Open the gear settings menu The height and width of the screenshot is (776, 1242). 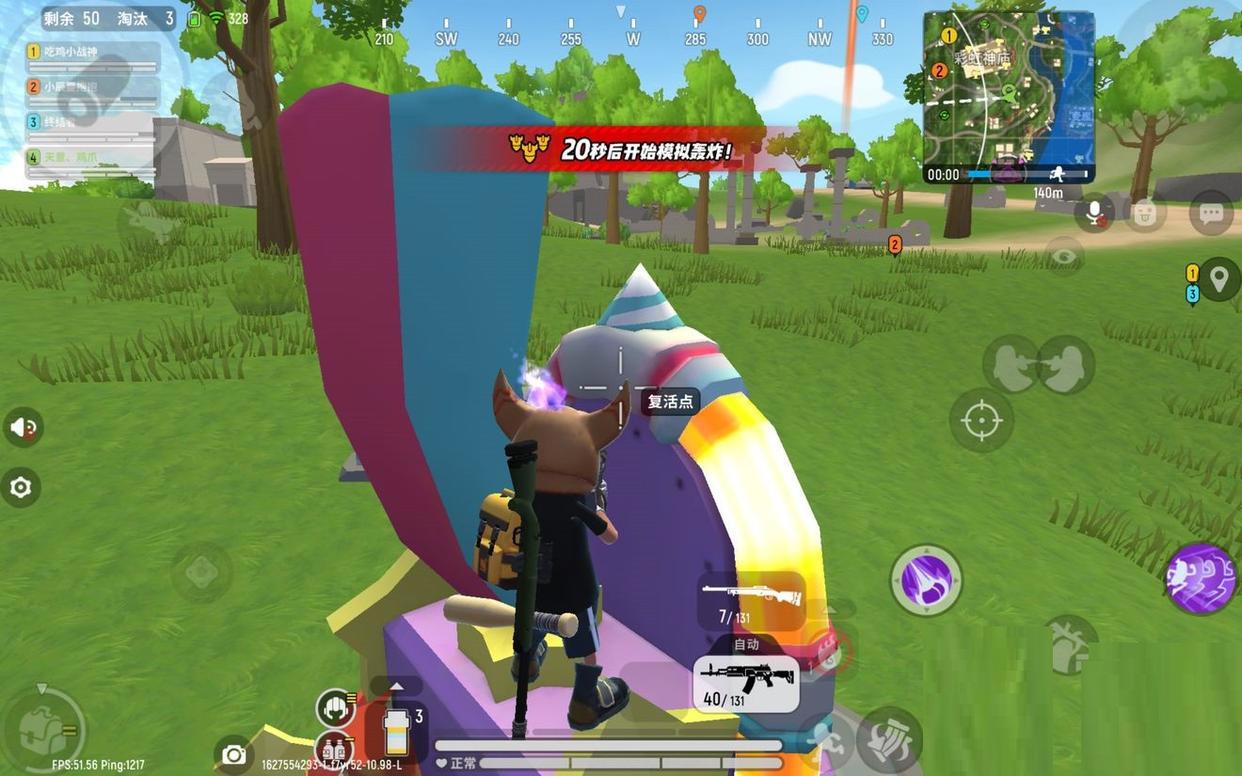pos(21,487)
